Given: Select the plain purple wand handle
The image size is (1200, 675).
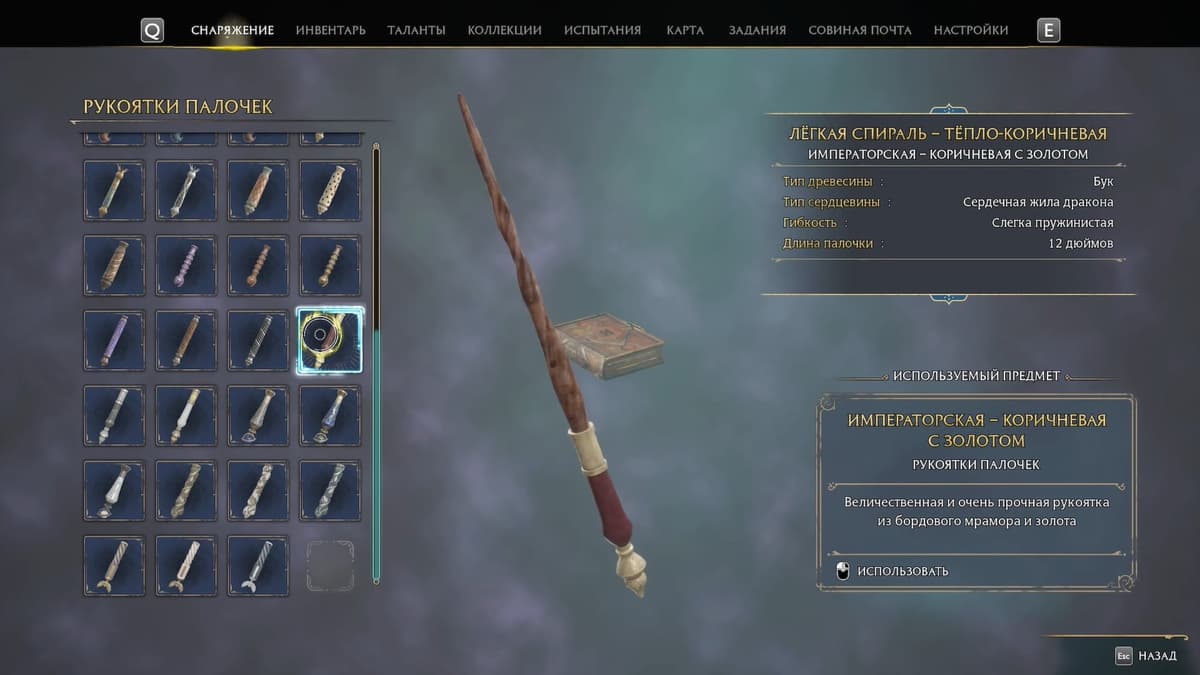Looking at the screenshot, I should pos(114,340).
